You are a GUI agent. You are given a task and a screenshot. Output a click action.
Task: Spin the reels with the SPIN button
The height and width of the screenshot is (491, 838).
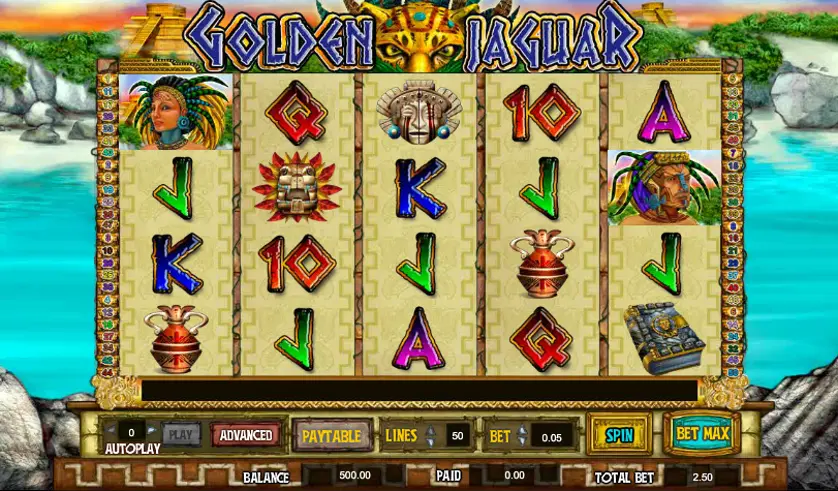point(619,435)
